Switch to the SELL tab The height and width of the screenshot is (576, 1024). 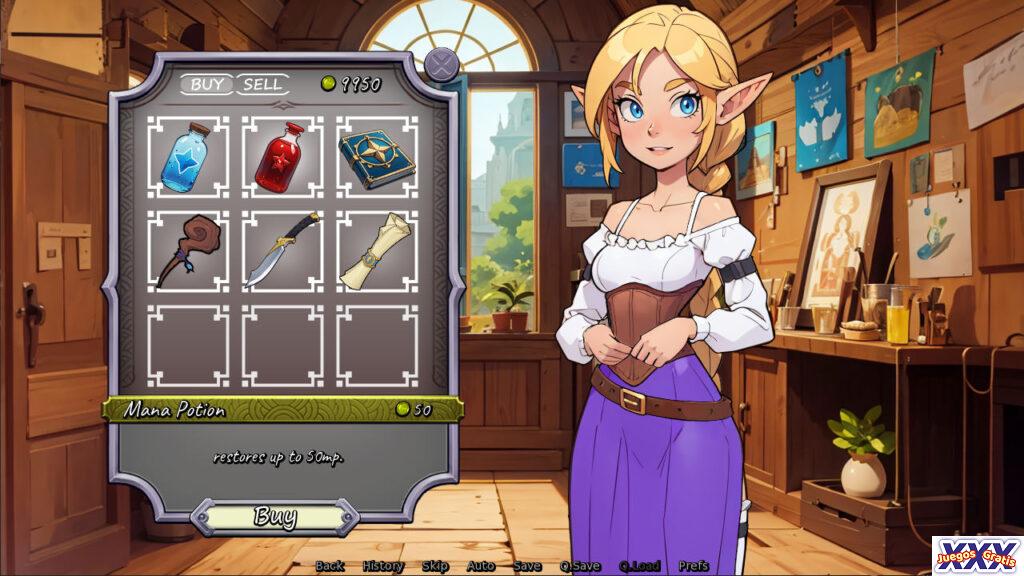coord(262,85)
